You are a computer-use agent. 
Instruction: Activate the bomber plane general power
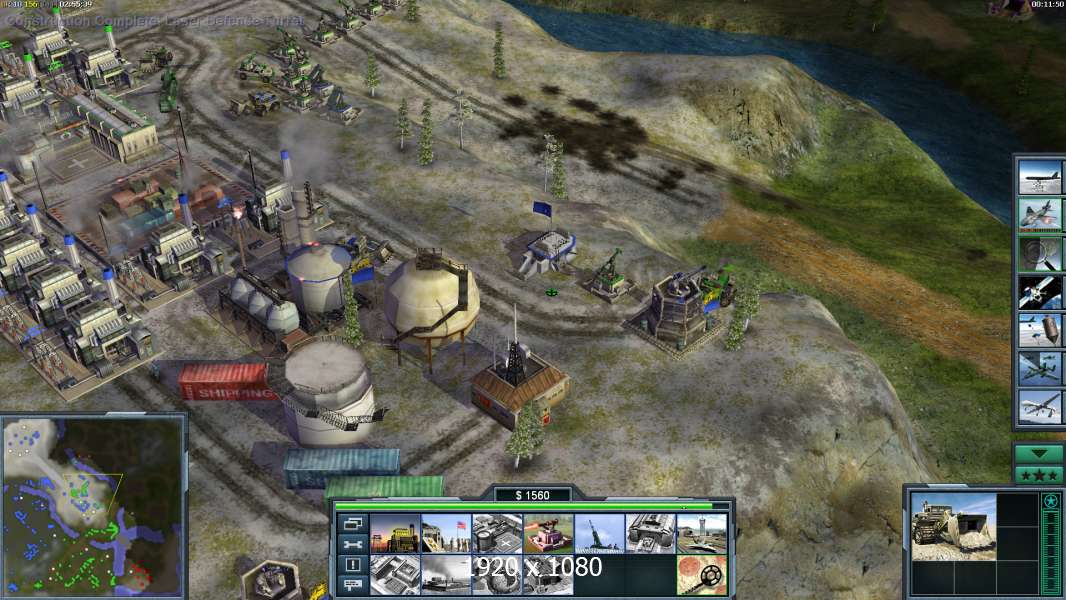click(x=1040, y=177)
